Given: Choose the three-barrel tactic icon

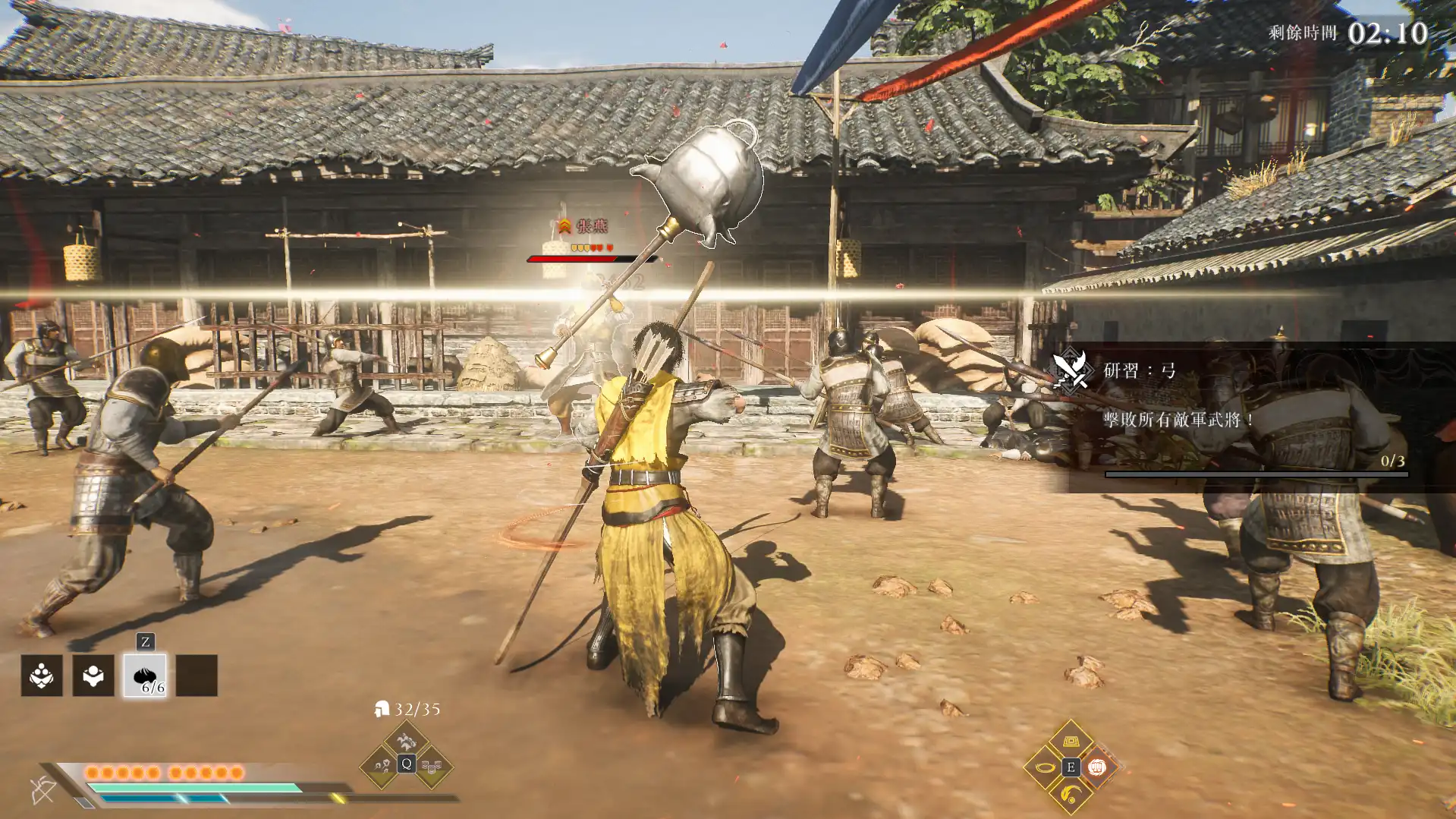Looking at the screenshot, I should 432,767.
